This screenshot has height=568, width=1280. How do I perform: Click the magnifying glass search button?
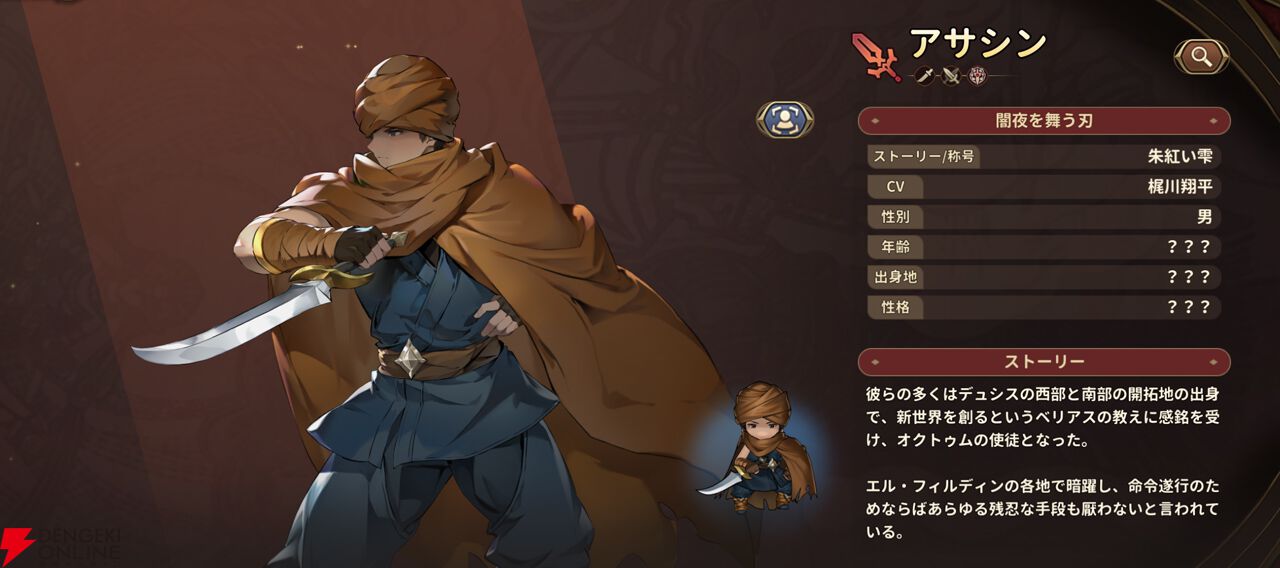click(1201, 57)
